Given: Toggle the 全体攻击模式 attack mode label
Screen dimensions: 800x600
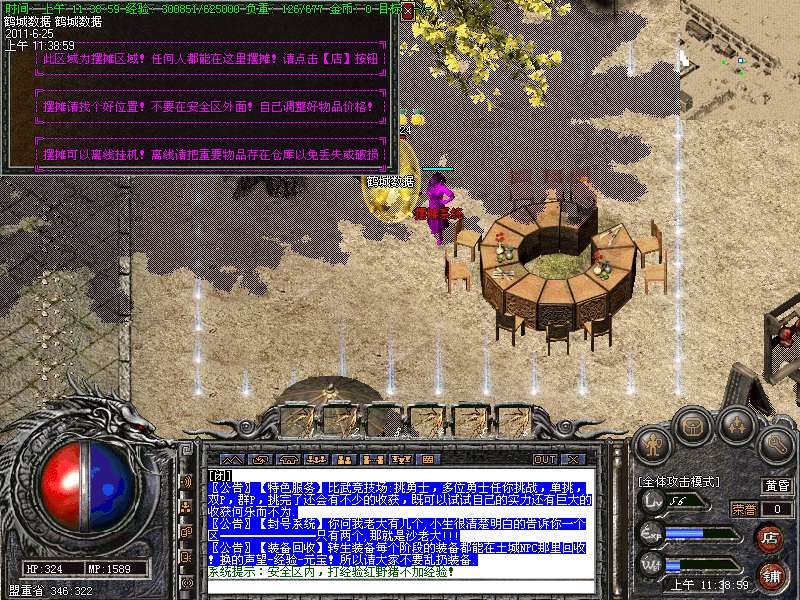Looking at the screenshot, I should (679, 482).
